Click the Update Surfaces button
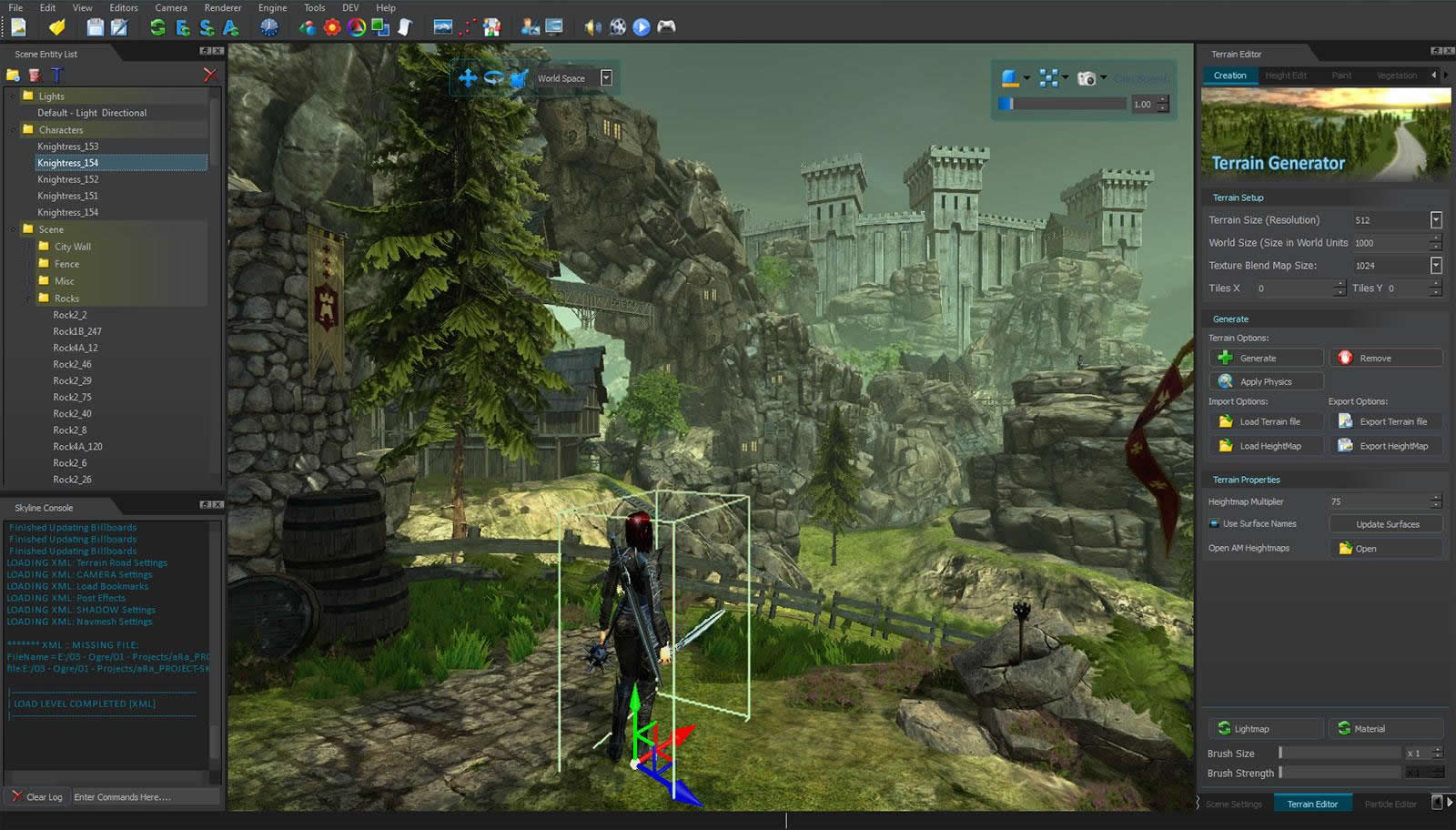Image resolution: width=1456 pixels, height=830 pixels. (x=1386, y=524)
